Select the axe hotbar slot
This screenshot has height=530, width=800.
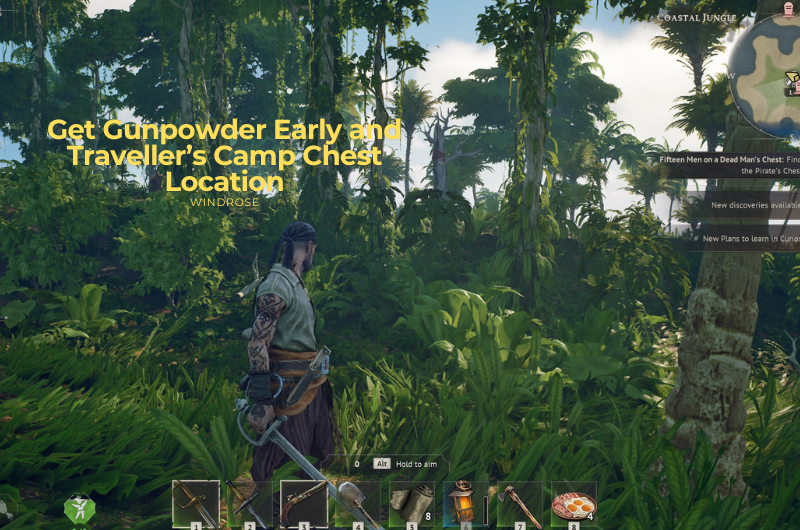pos(519,503)
